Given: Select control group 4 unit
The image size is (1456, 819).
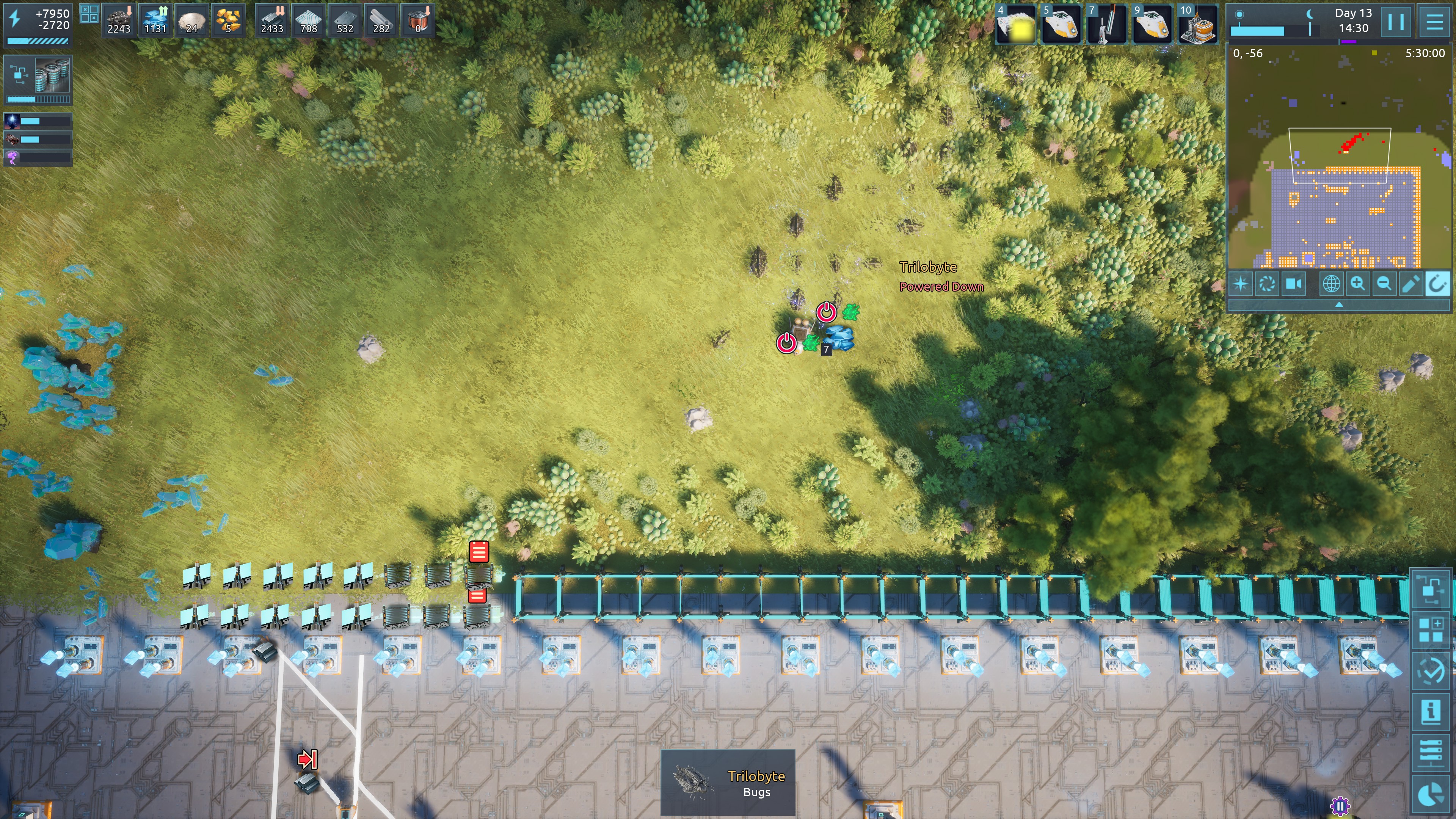Looking at the screenshot, I should point(1016,24).
